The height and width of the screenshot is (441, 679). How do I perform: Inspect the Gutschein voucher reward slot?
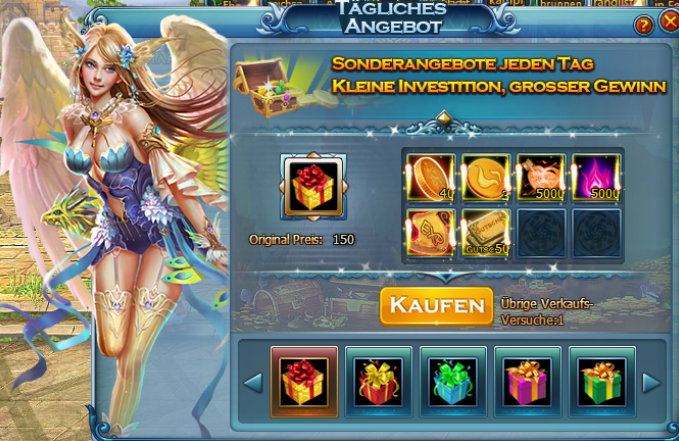pos(485,234)
